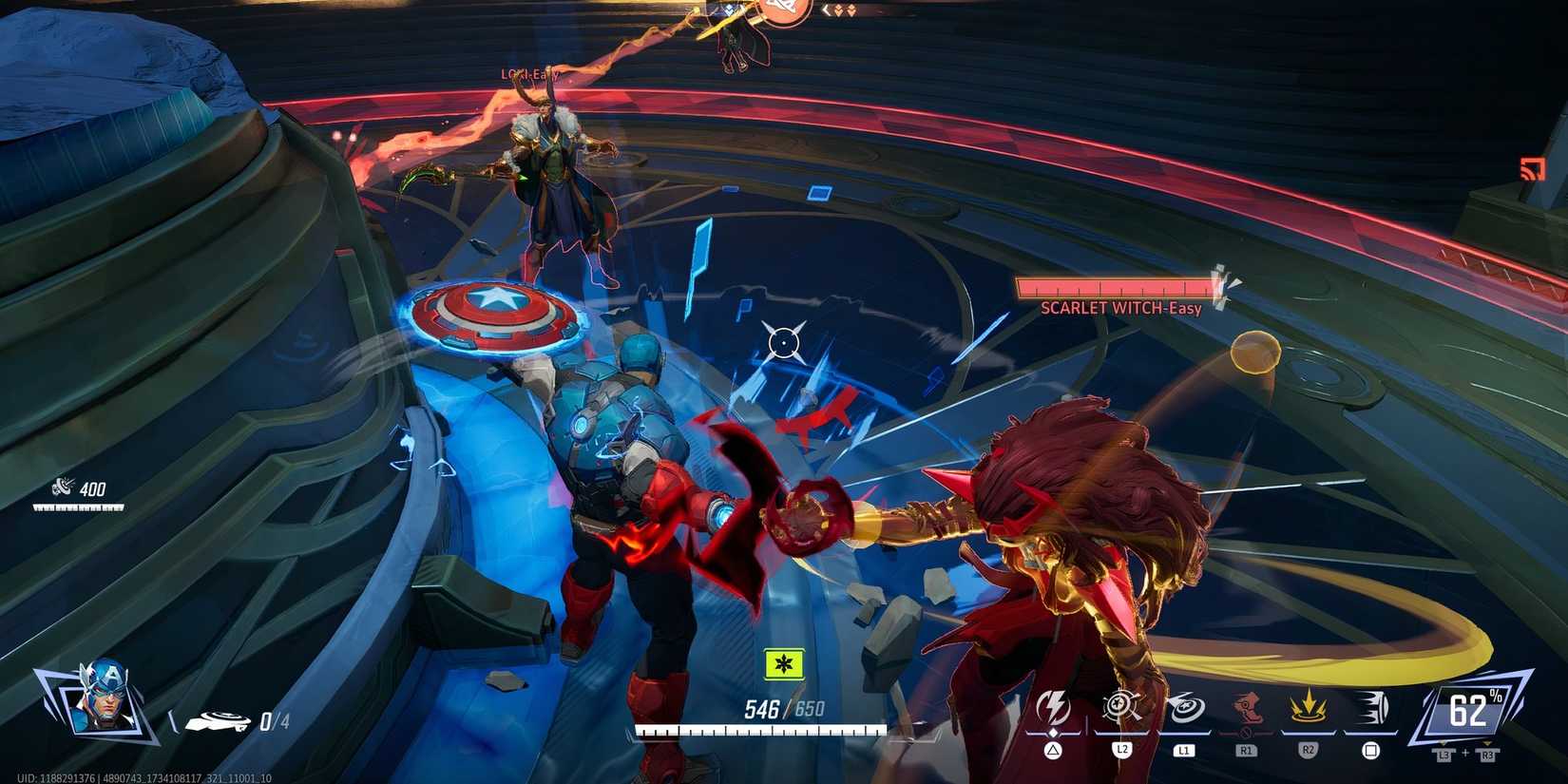
Task: Click the triangle button prompt under melee icon
Action: click(x=1053, y=749)
